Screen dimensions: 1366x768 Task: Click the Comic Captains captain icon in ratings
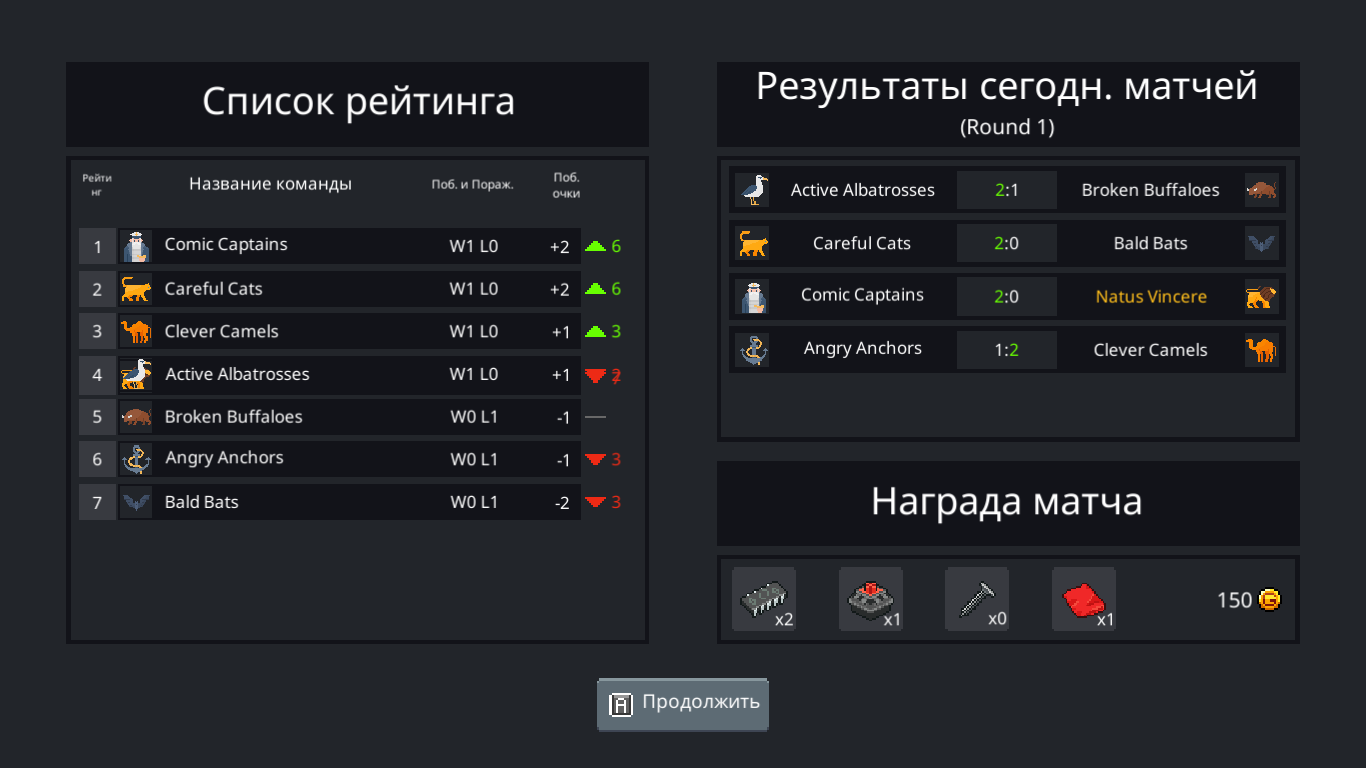click(136, 245)
